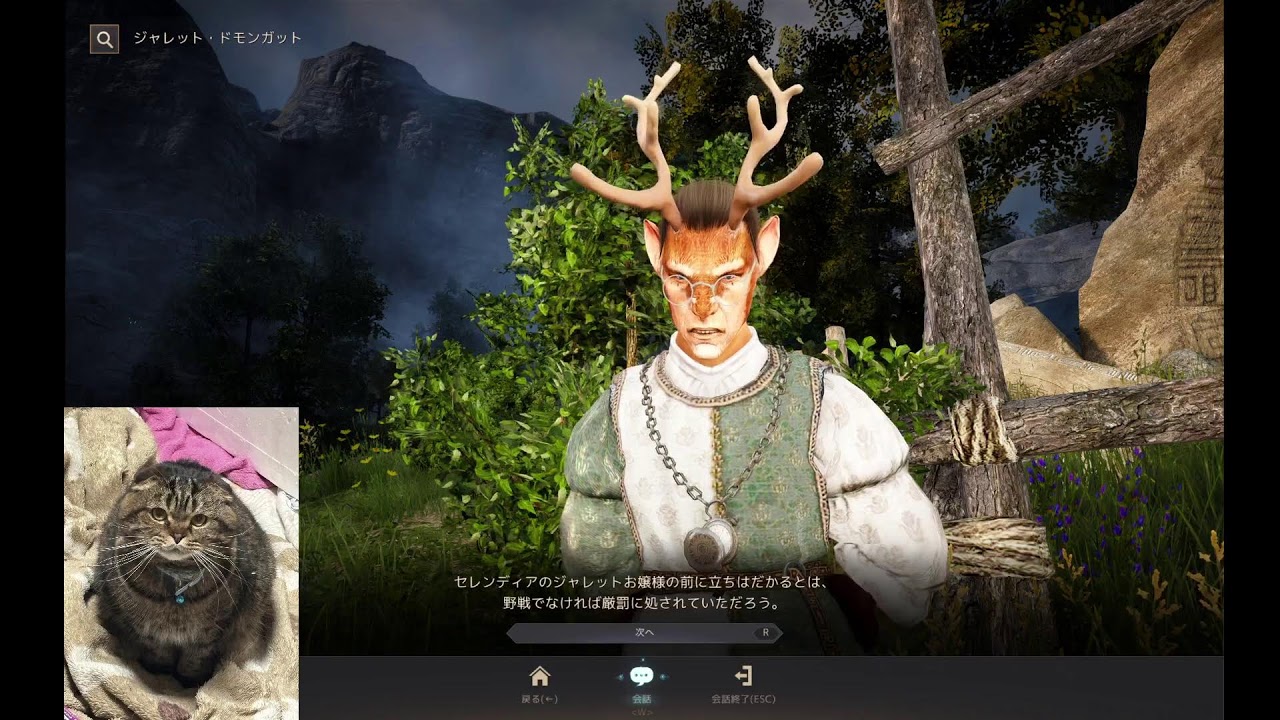Click the magnifier icon beside the NPC name
This screenshot has height=720, width=1280.
[x=104, y=39]
